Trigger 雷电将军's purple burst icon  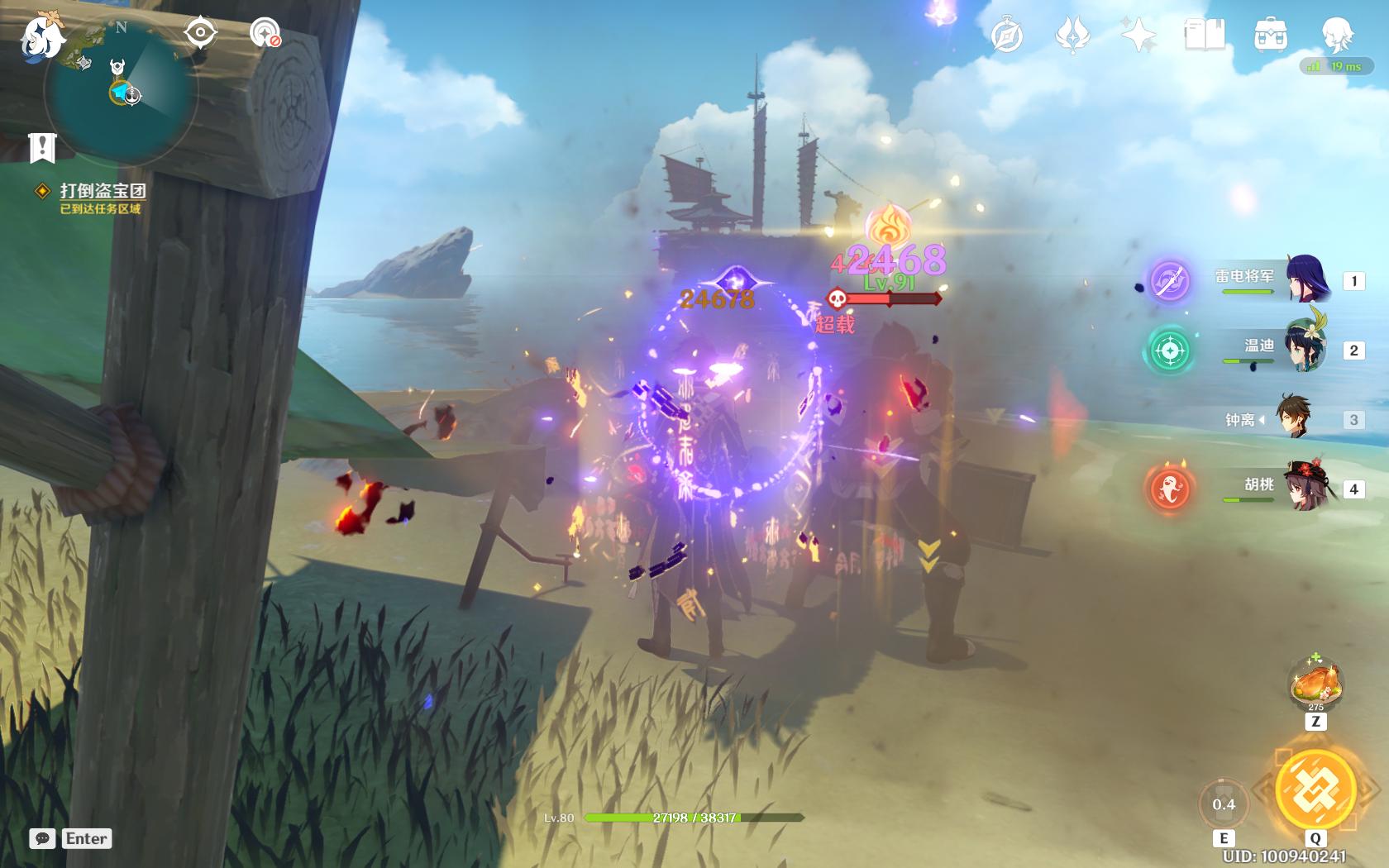1170,279
